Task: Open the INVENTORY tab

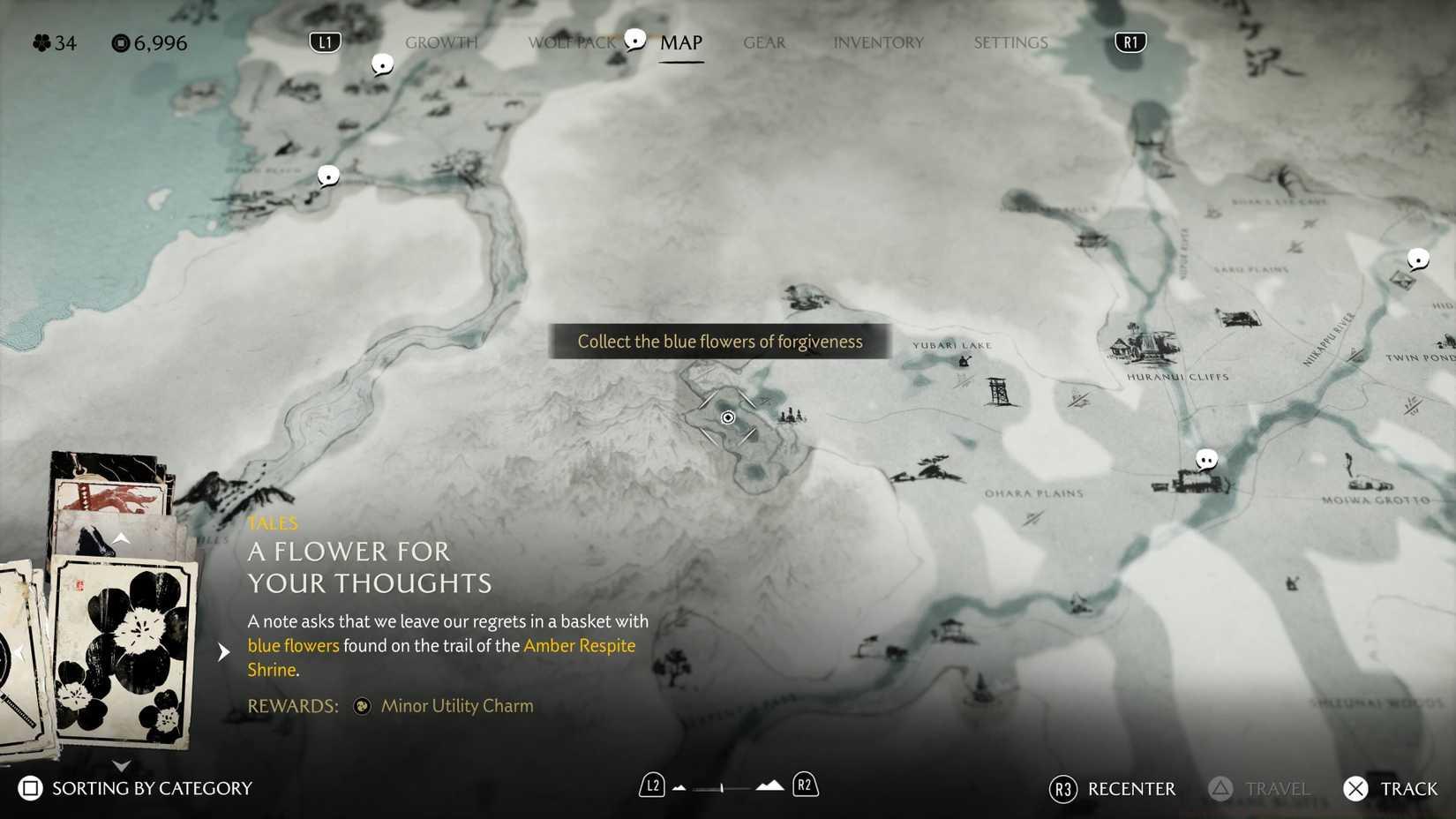Action: point(879,41)
